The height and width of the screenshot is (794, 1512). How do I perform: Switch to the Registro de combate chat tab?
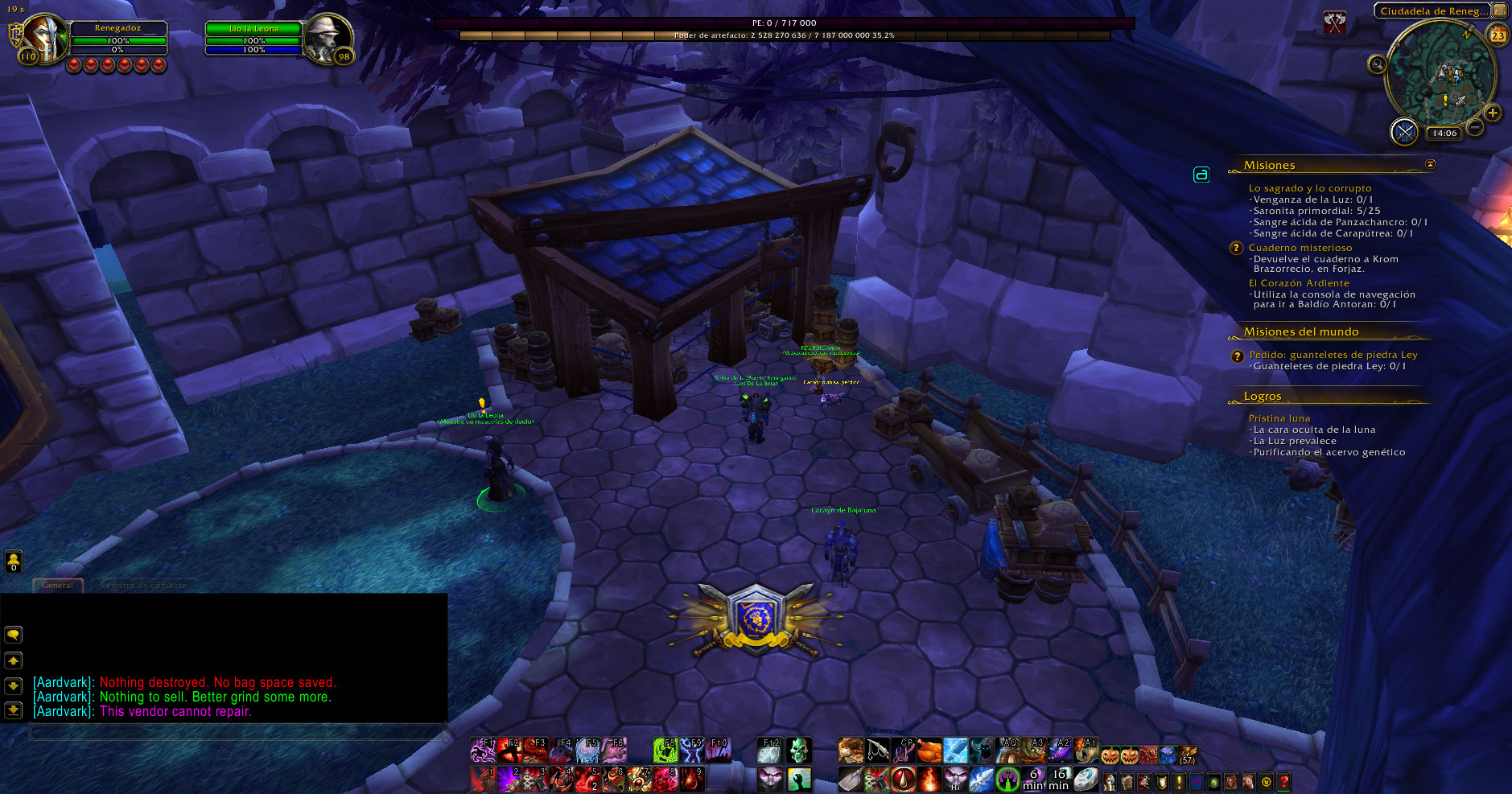coord(143,586)
